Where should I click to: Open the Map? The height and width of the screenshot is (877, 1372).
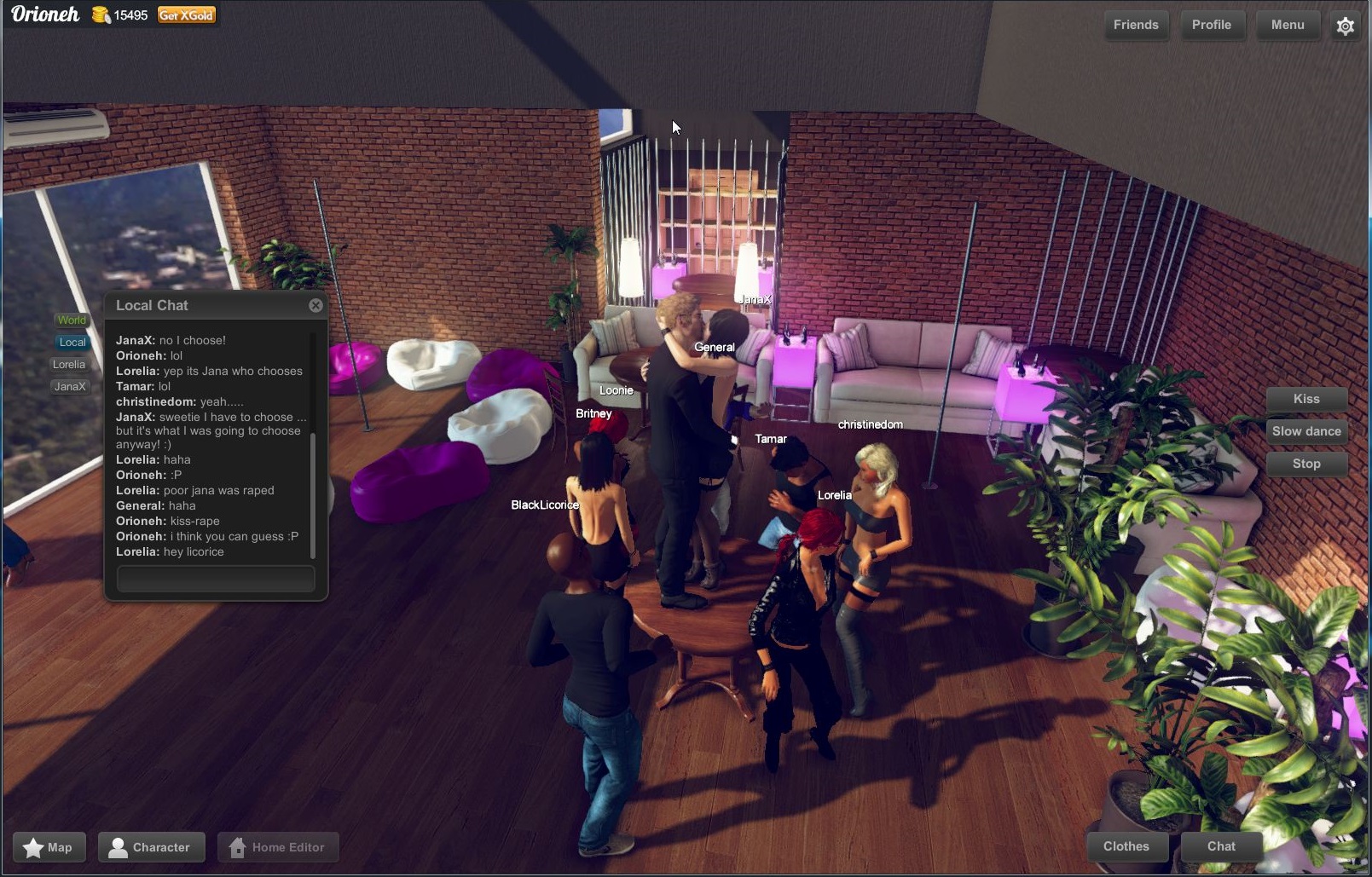click(x=49, y=847)
